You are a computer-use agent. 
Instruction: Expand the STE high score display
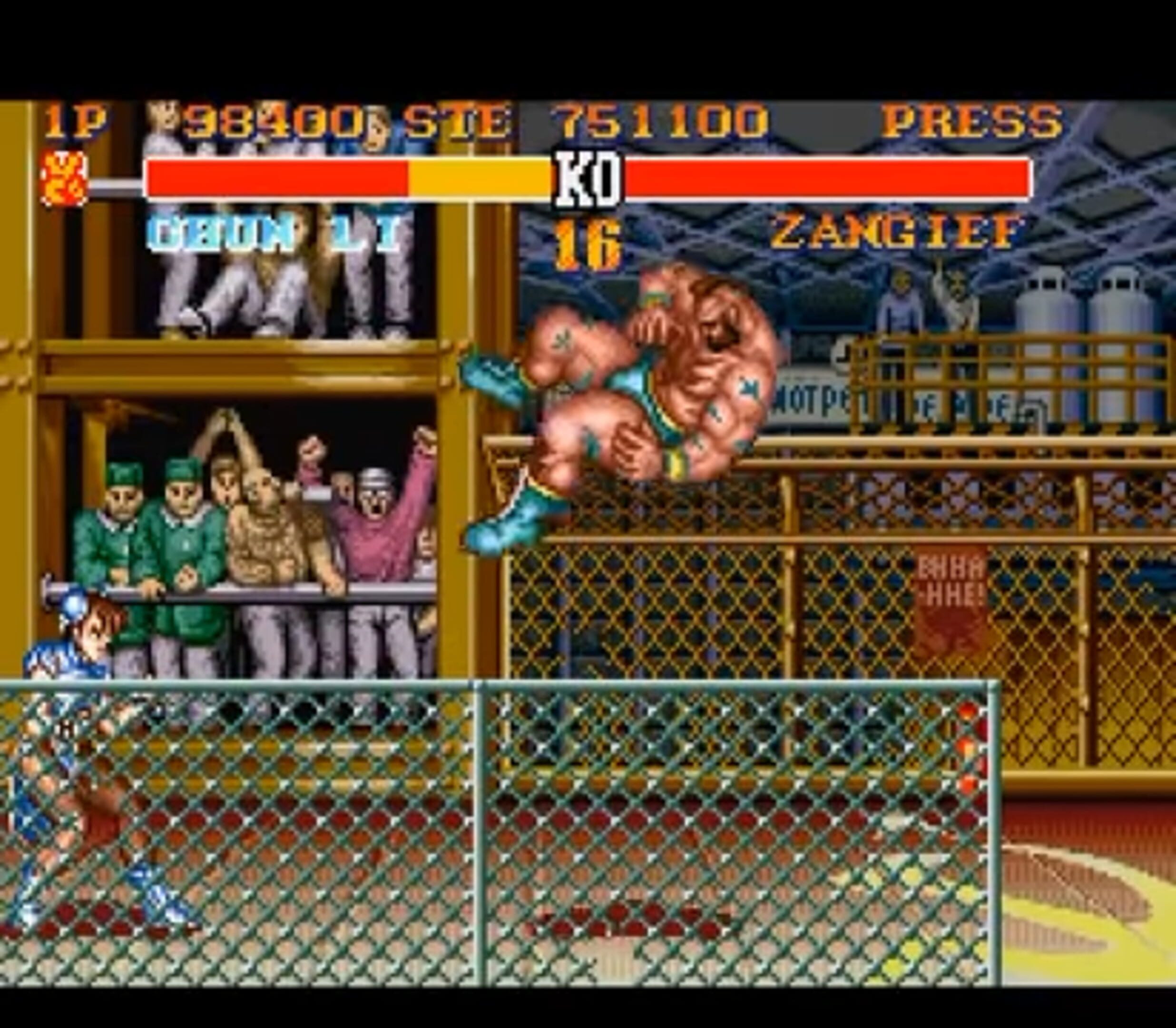[x=453, y=118]
